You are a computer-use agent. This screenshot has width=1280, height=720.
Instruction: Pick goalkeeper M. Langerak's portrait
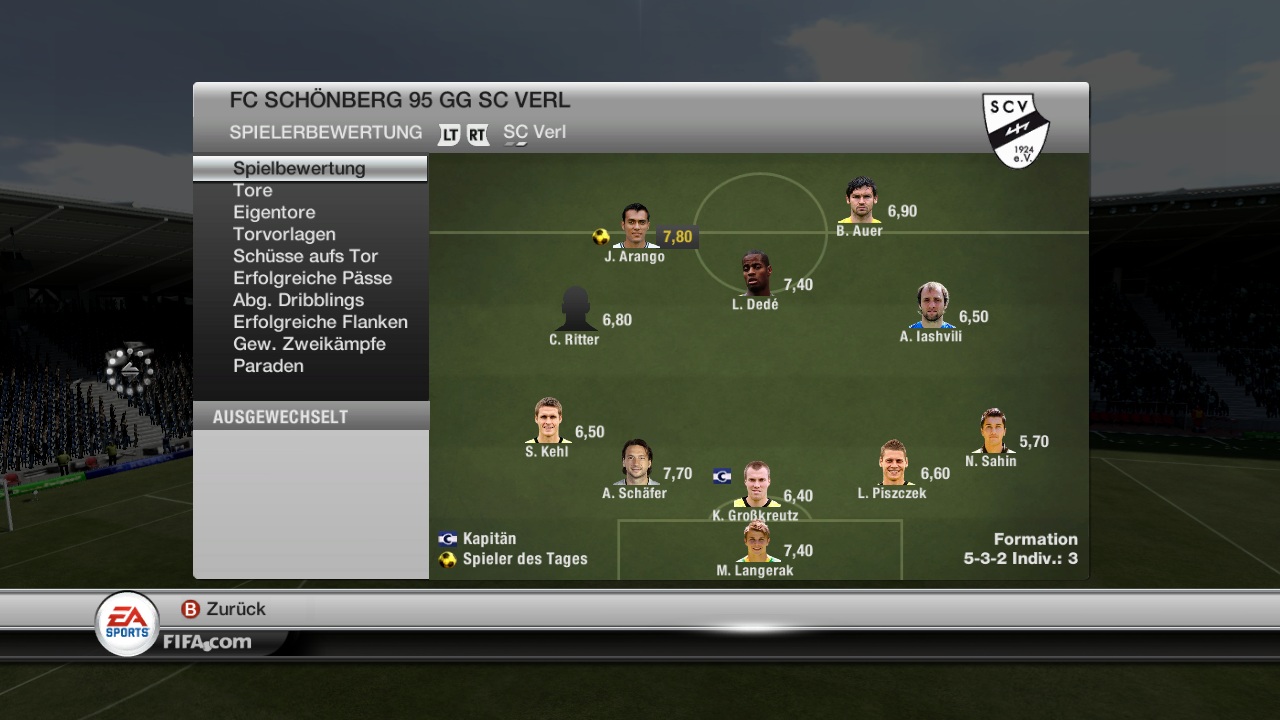tap(756, 542)
